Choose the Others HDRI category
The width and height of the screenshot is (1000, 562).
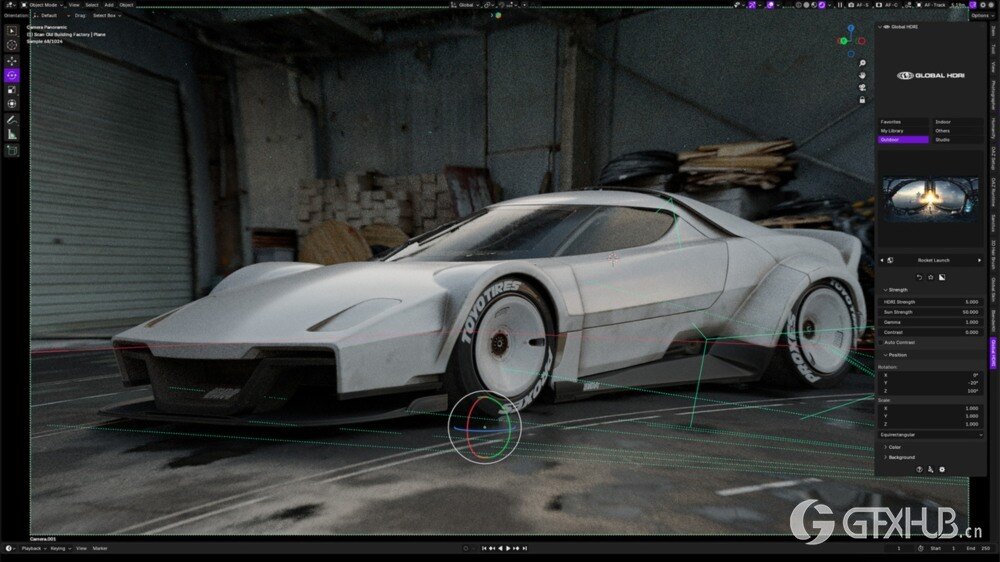click(x=957, y=131)
